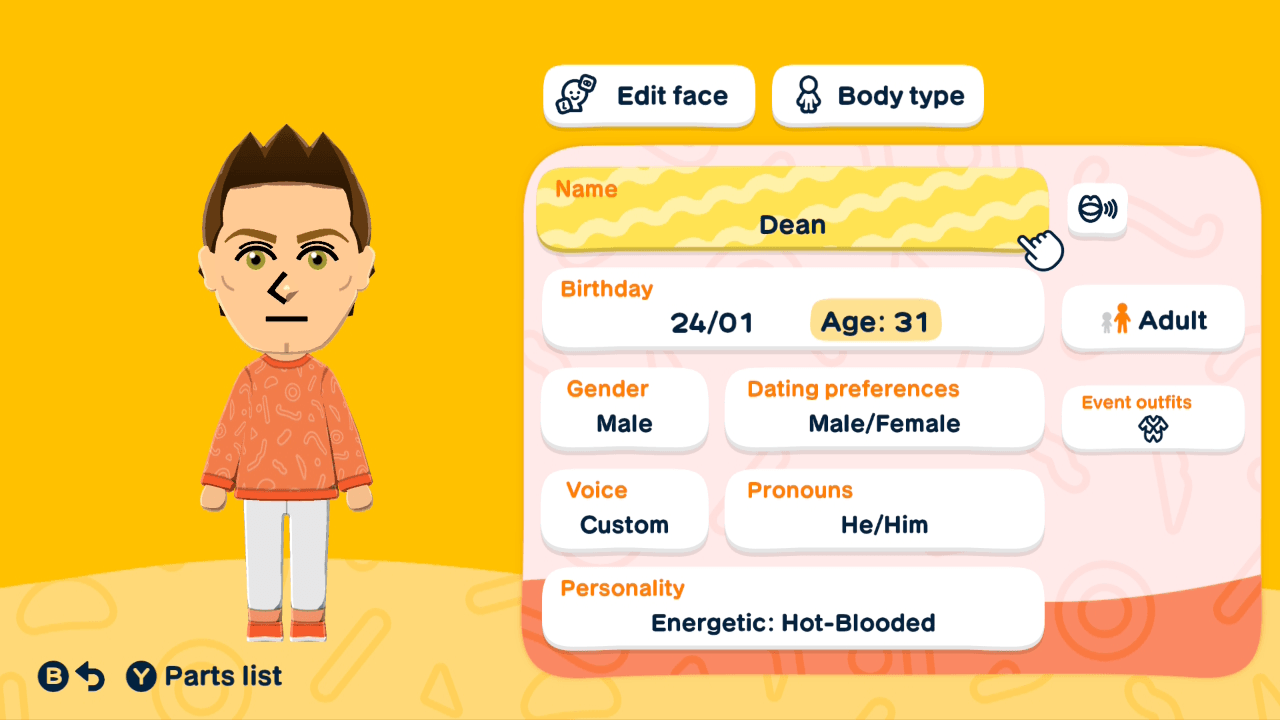Change Dating preferences from Male/Female
The height and width of the screenshot is (720, 1280).
[x=884, y=408]
